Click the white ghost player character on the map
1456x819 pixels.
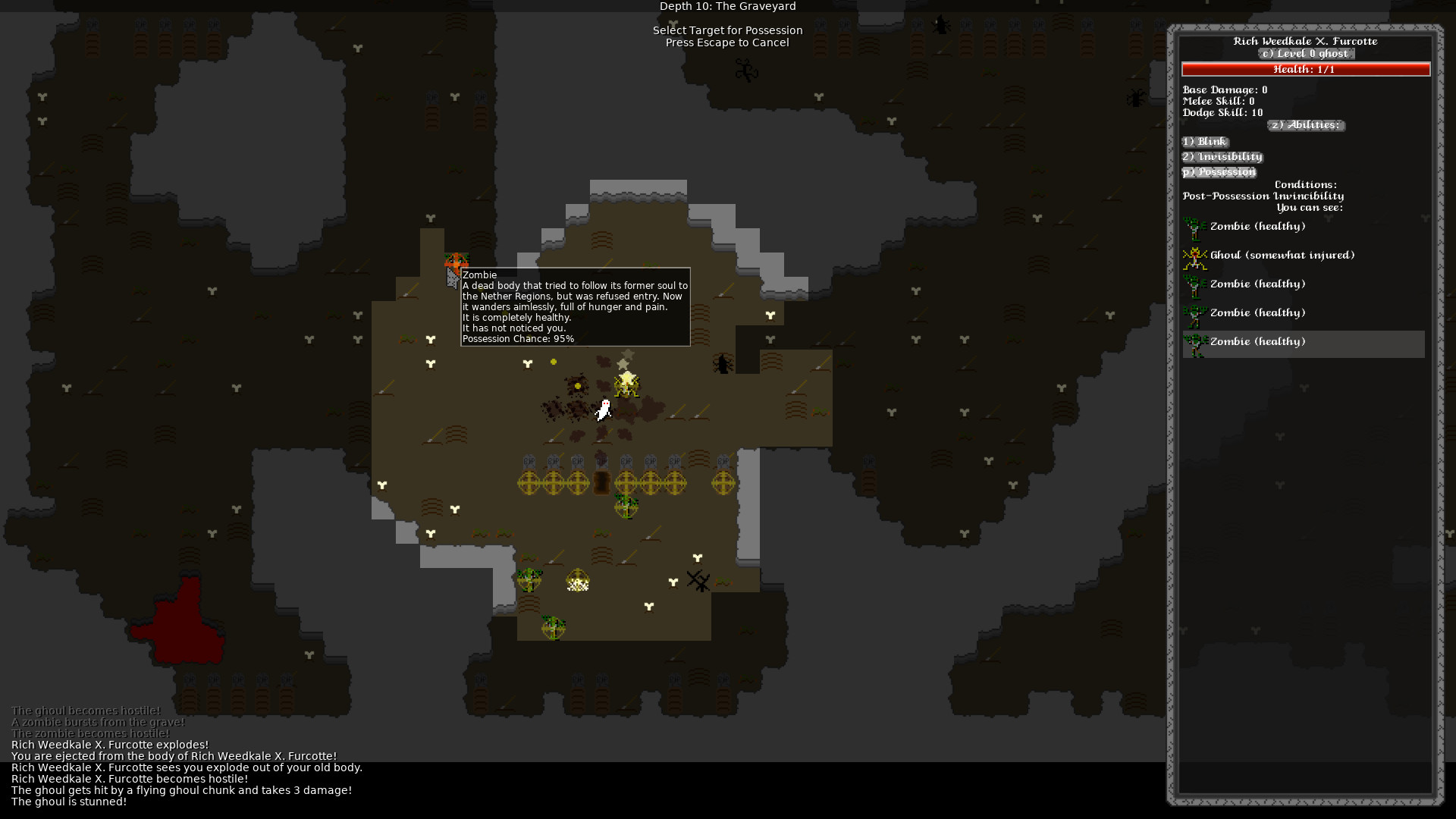(603, 409)
